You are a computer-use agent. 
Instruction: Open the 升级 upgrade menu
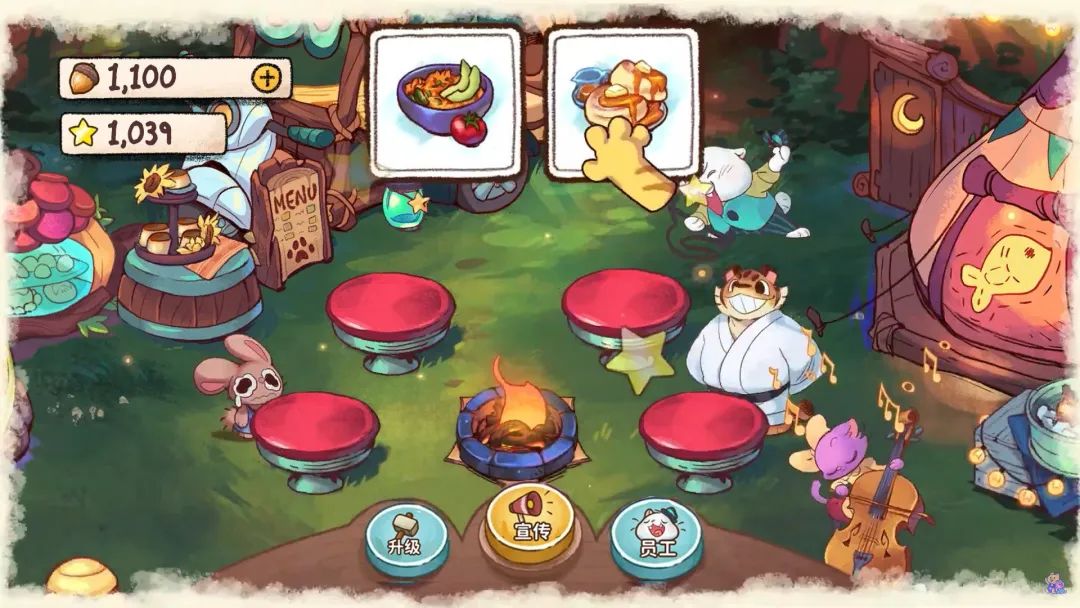405,539
